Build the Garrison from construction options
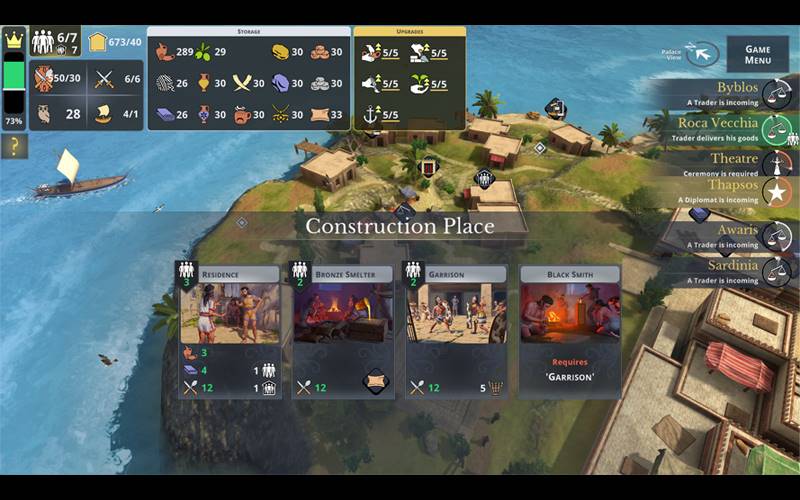Viewport: 800px width, 500px height. 455,316
